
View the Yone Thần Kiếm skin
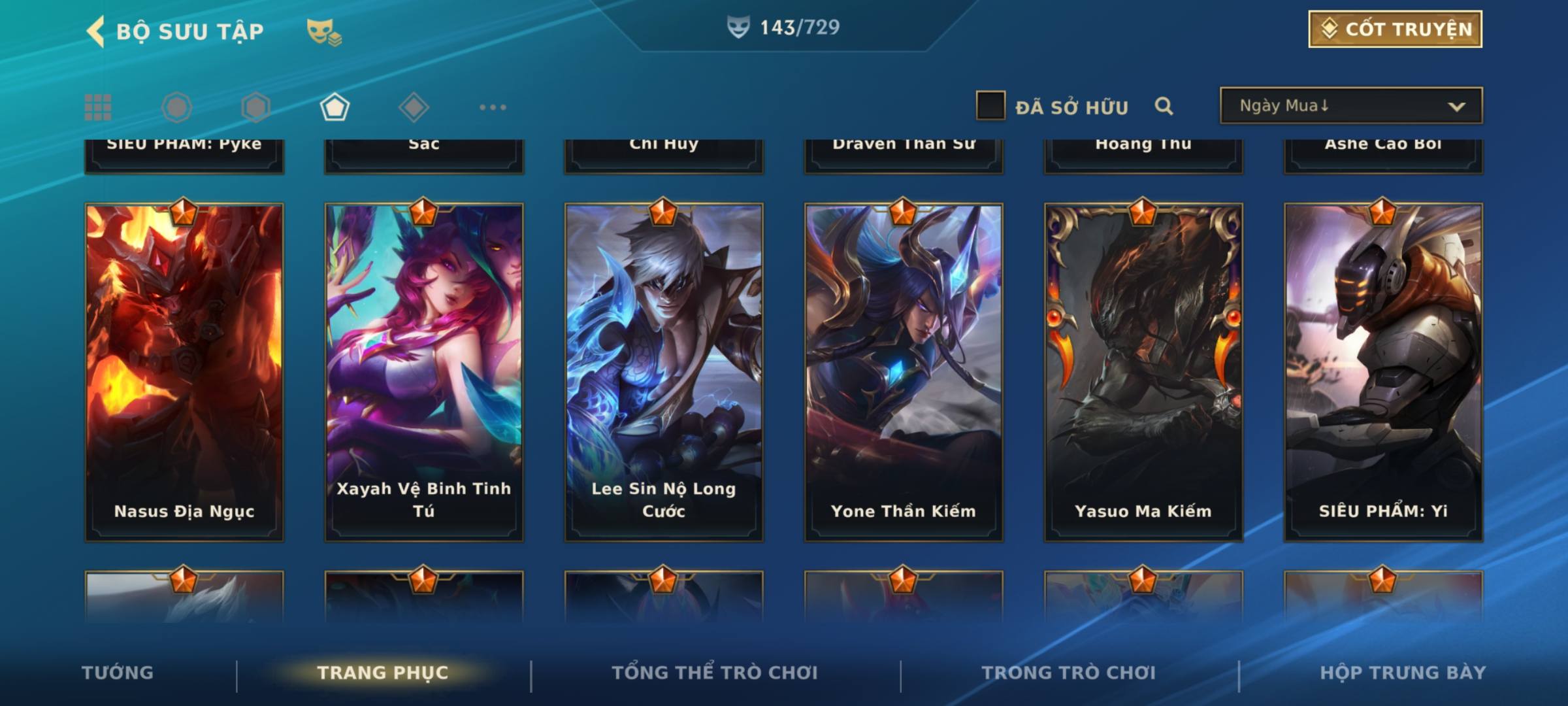tap(904, 371)
